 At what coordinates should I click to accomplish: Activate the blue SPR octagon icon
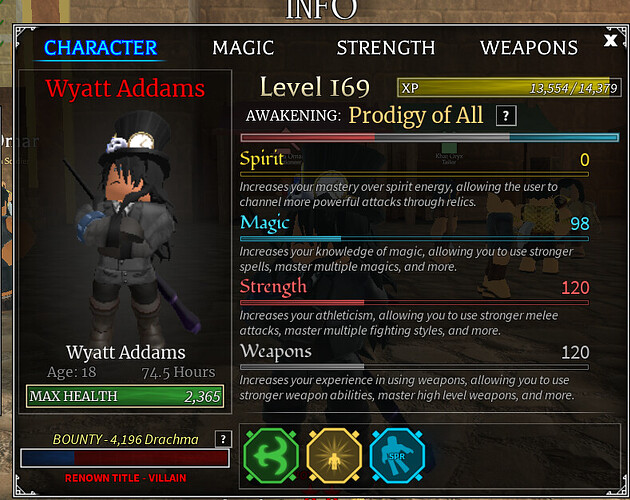coord(396,458)
